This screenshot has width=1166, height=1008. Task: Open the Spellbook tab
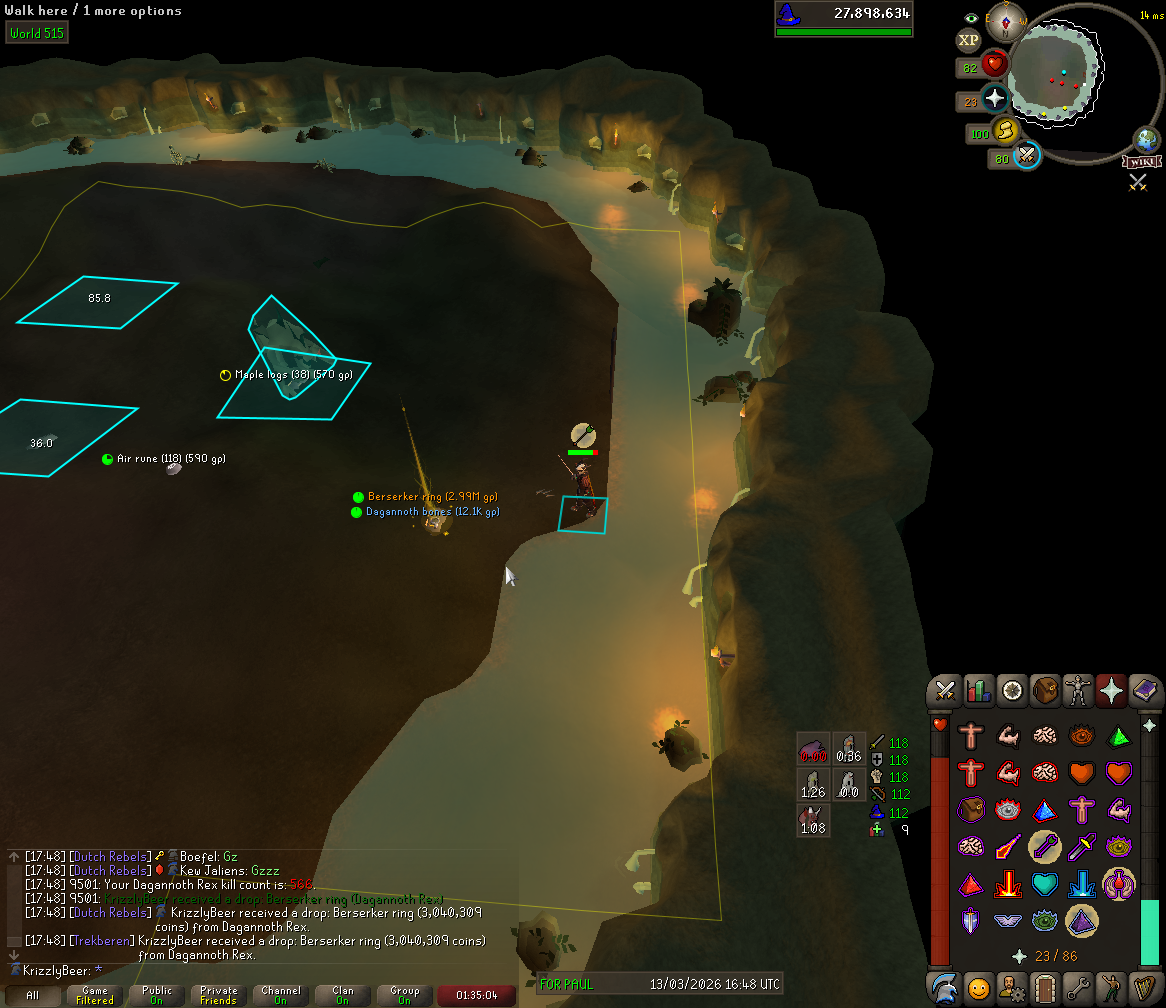pos(1144,690)
